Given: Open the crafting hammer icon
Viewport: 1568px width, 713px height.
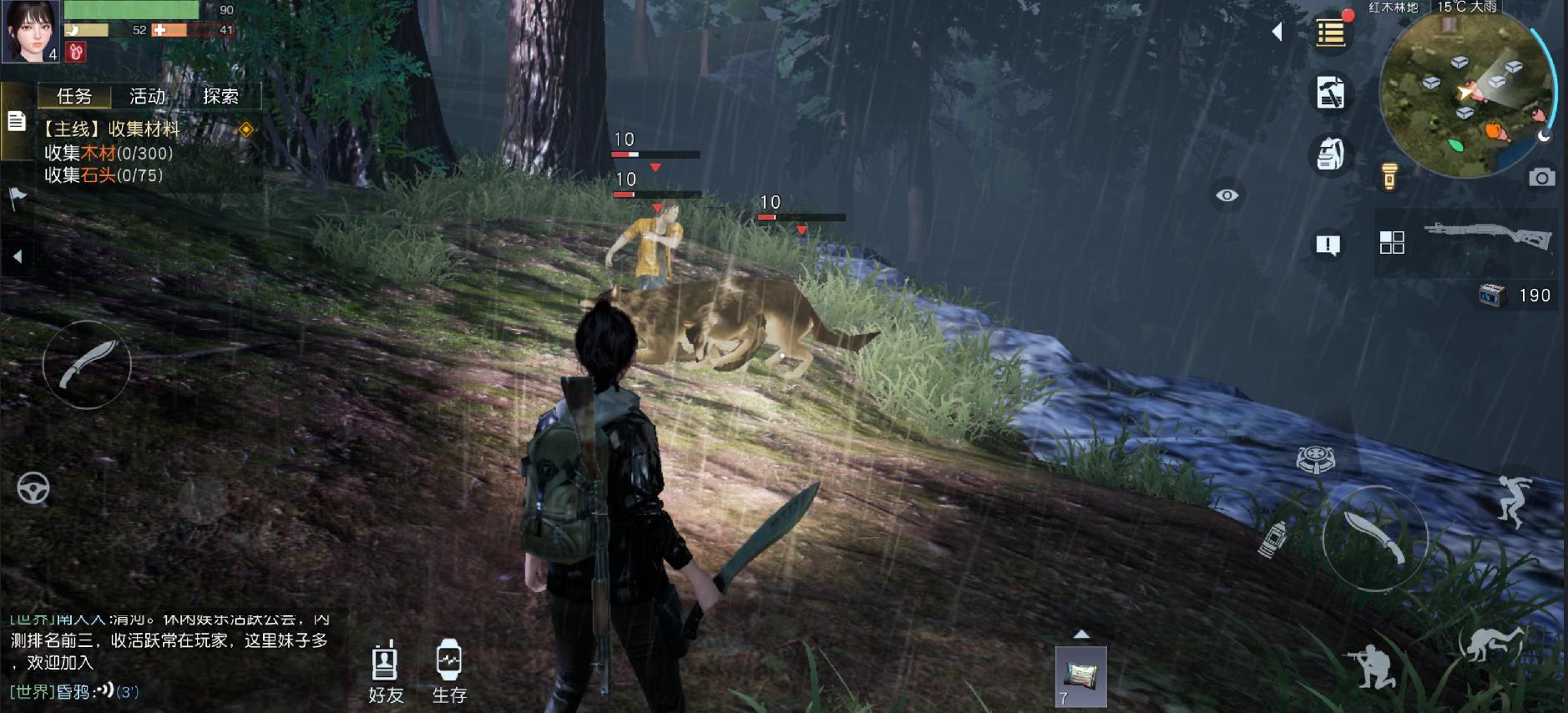Looking at the screenshot, I should (x=1329, y=93).
